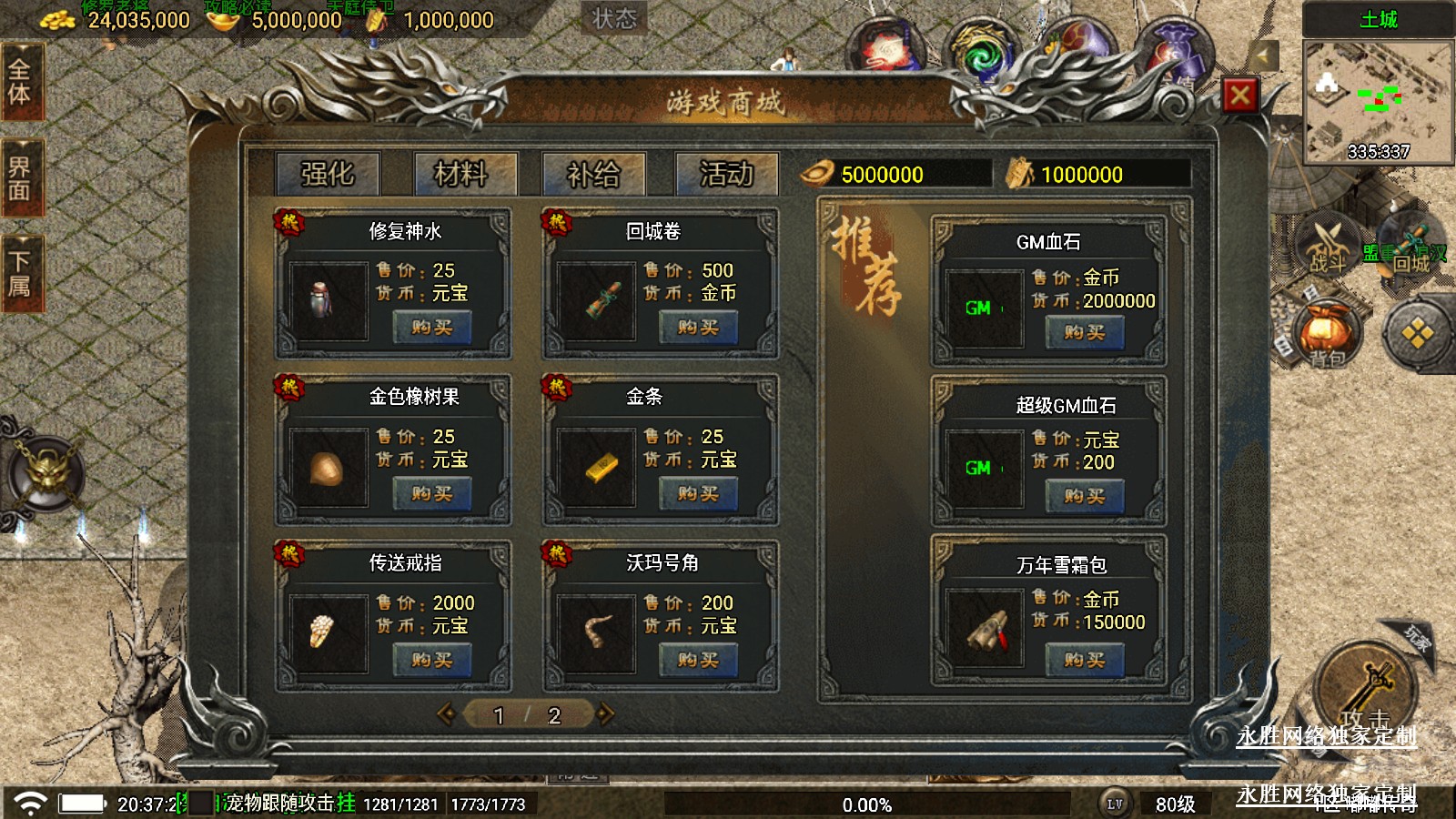Close the game shop window
1456x819 pixels.
tap(1239, 95)
